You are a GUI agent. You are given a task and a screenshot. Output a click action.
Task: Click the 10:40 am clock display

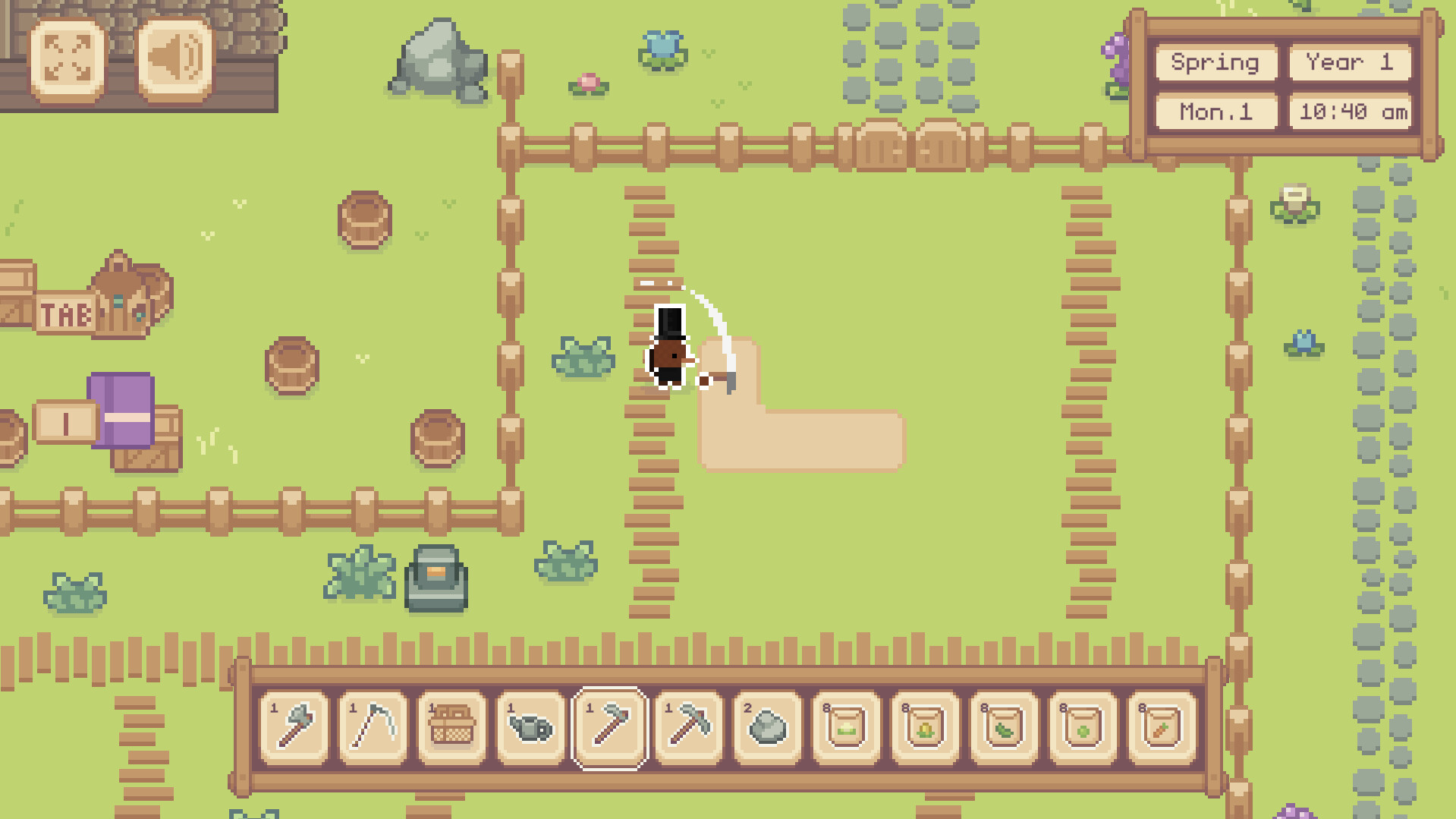[1350, 112]
